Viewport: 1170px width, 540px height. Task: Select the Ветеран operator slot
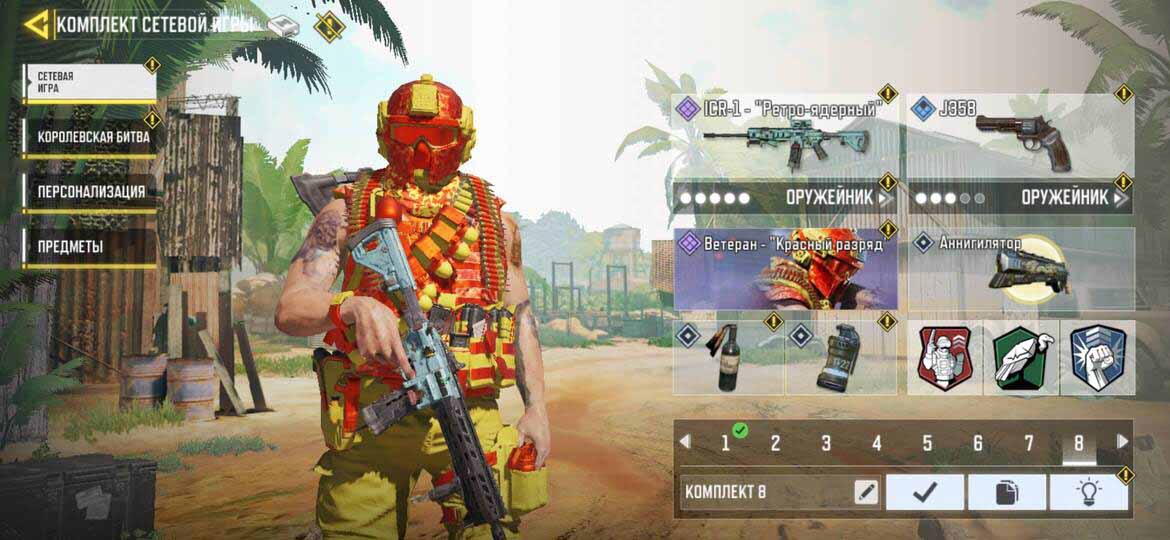pyautogui.click(x=786, y=268)
